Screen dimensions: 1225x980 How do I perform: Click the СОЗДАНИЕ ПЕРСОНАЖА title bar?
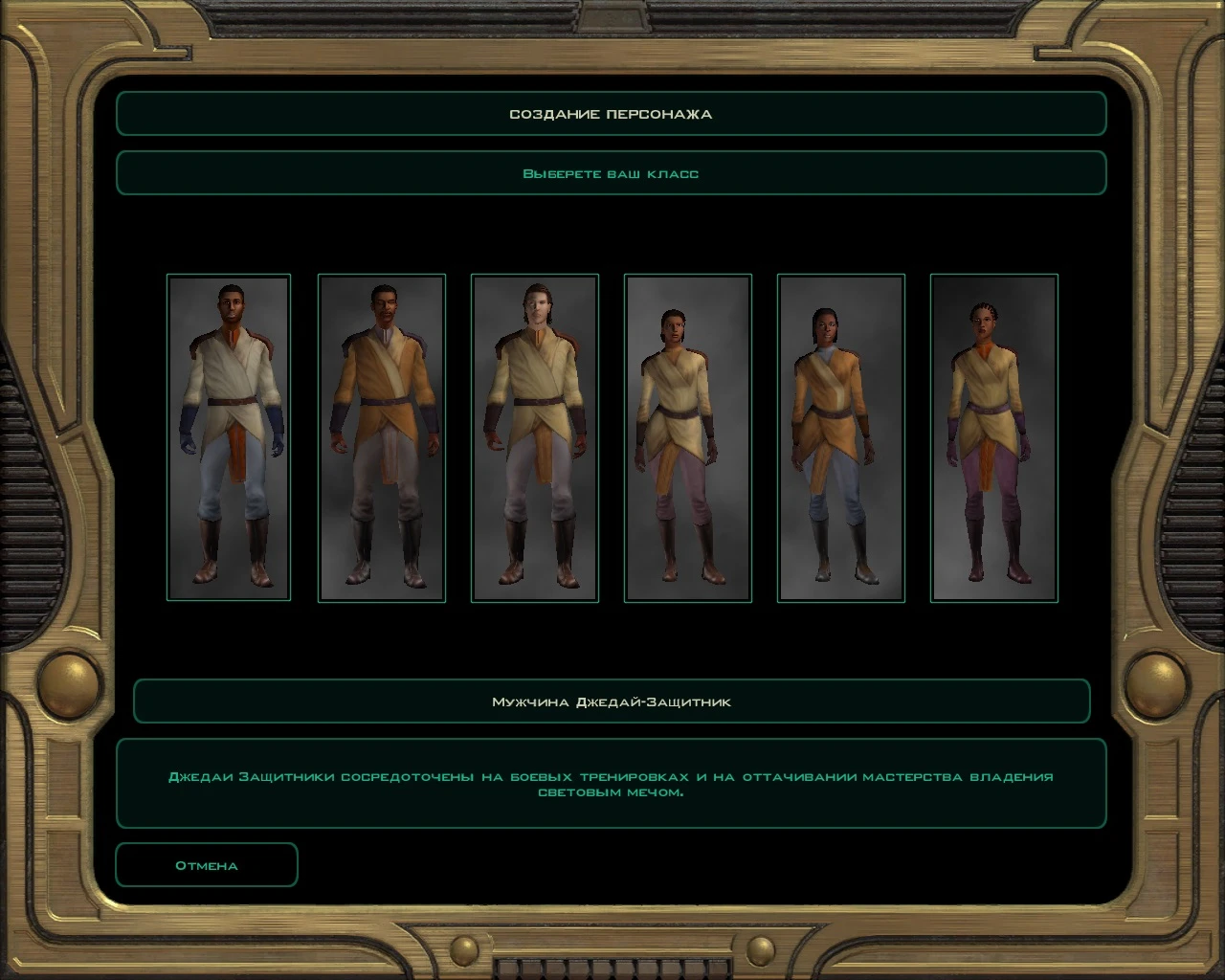click(x=612, y=113)
